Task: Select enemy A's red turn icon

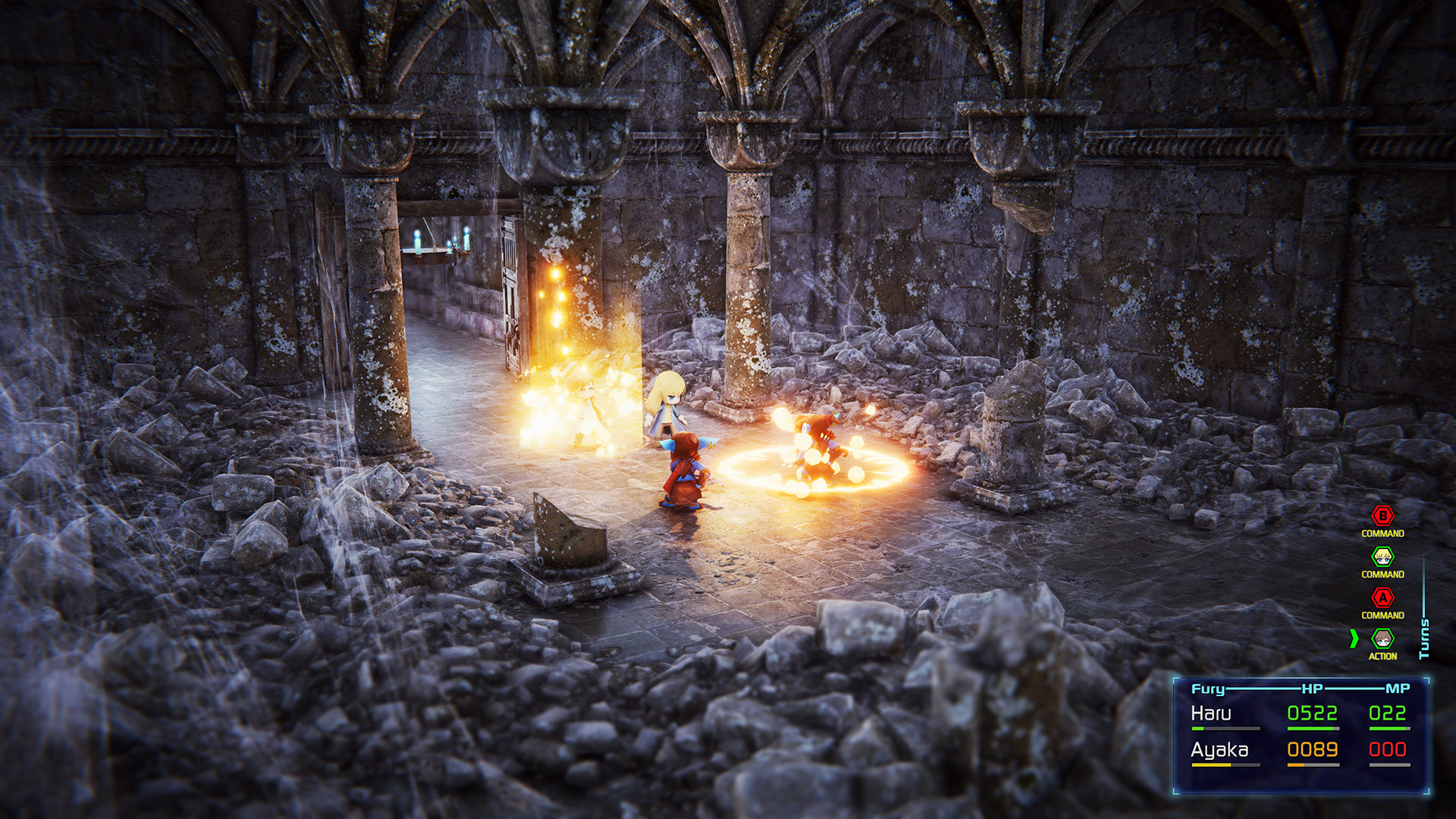Action: tap(1382, 598)
